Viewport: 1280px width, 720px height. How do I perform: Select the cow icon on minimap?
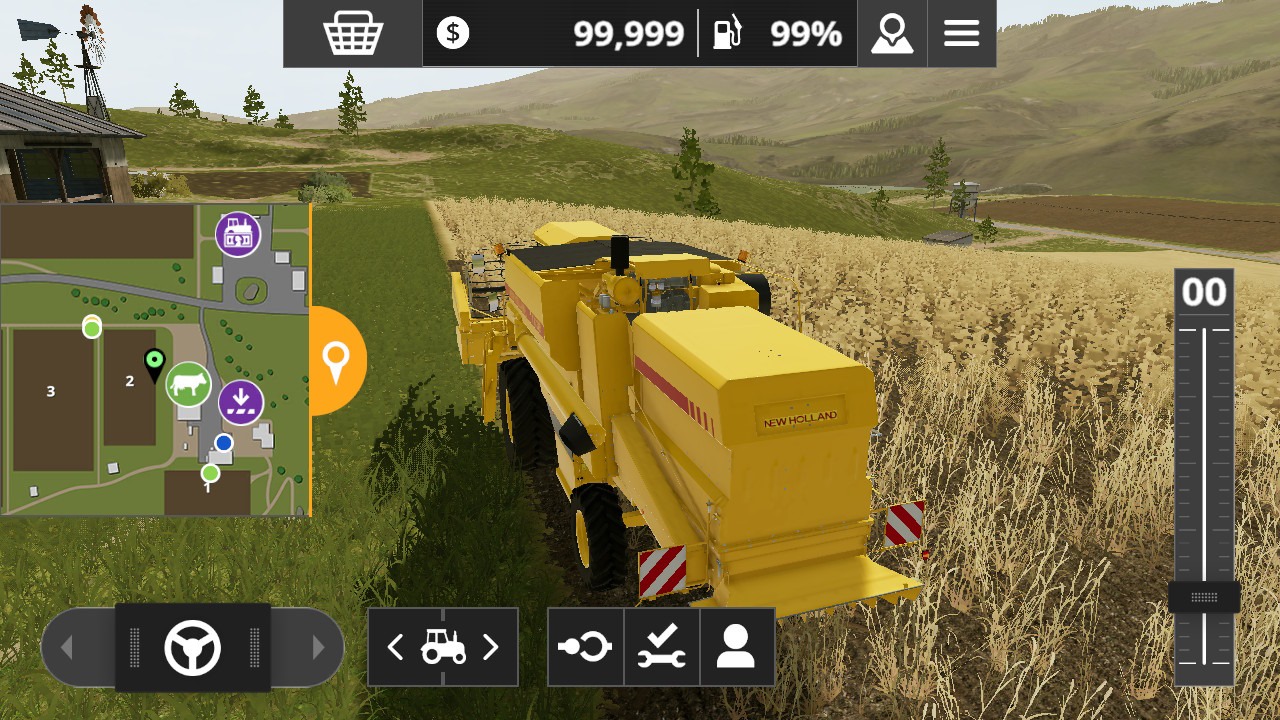pyautogui.click(x=188, y=384)
